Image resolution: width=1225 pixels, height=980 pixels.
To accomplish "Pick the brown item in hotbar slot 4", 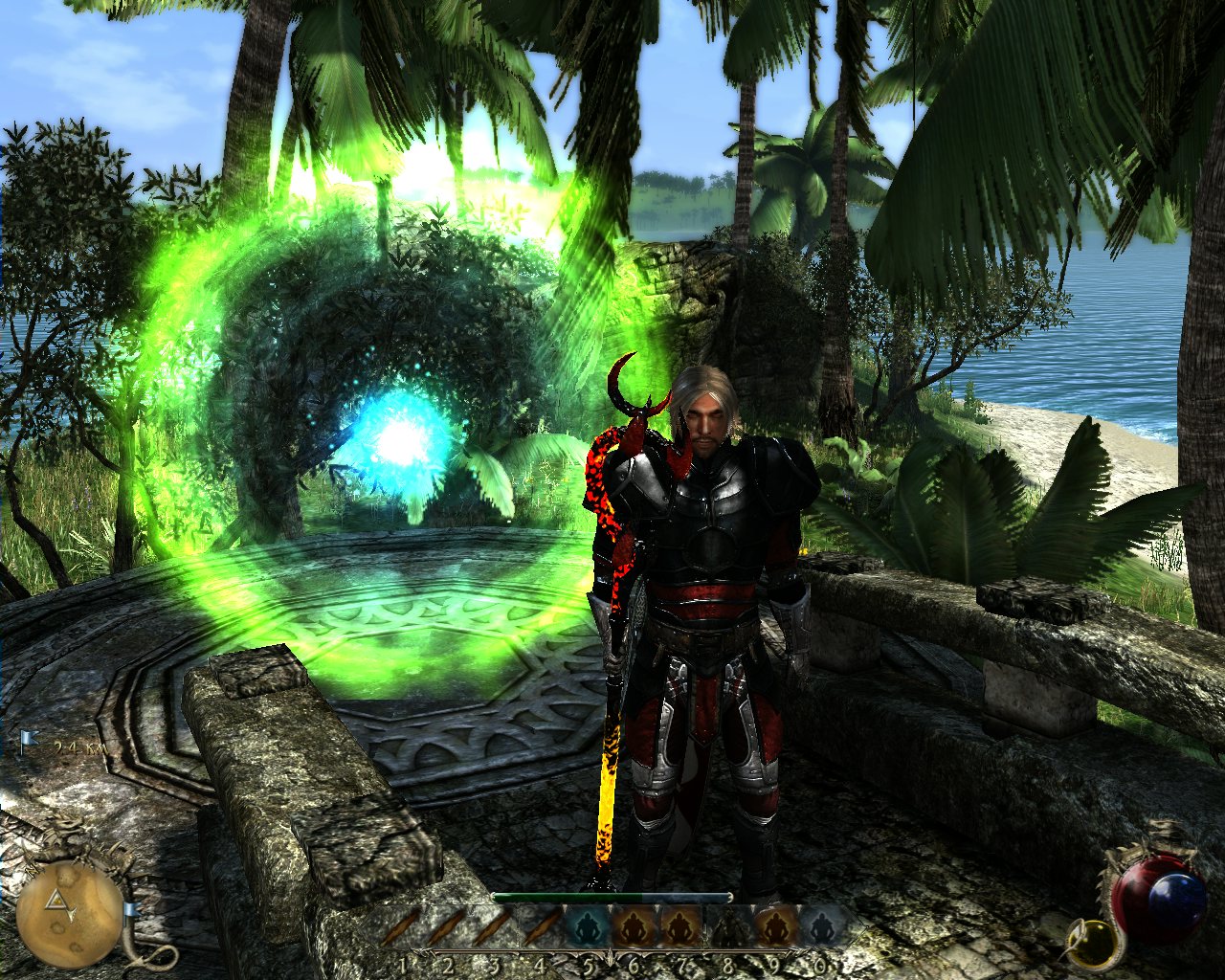I will 542,928.
